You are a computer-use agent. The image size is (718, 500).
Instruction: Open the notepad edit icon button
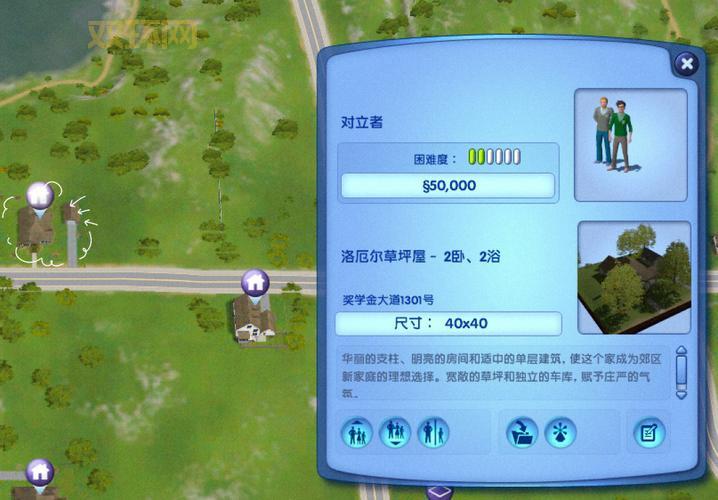649,432
